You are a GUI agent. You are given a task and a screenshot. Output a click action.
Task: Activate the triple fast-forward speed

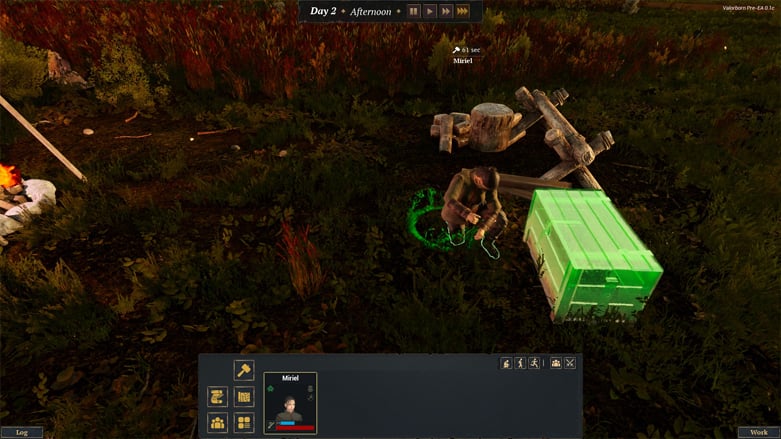point(463,11)
